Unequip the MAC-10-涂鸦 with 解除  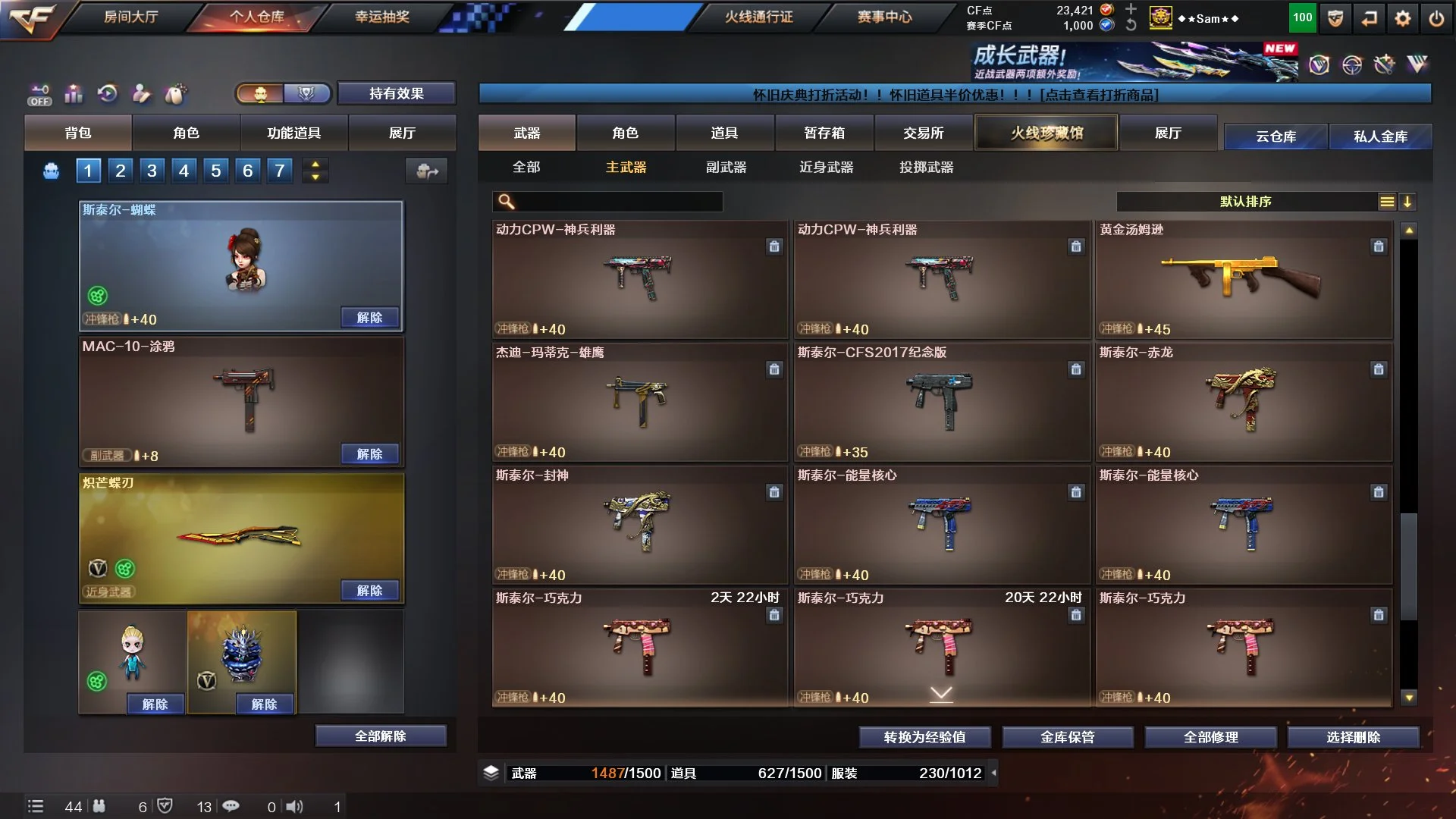369,453
